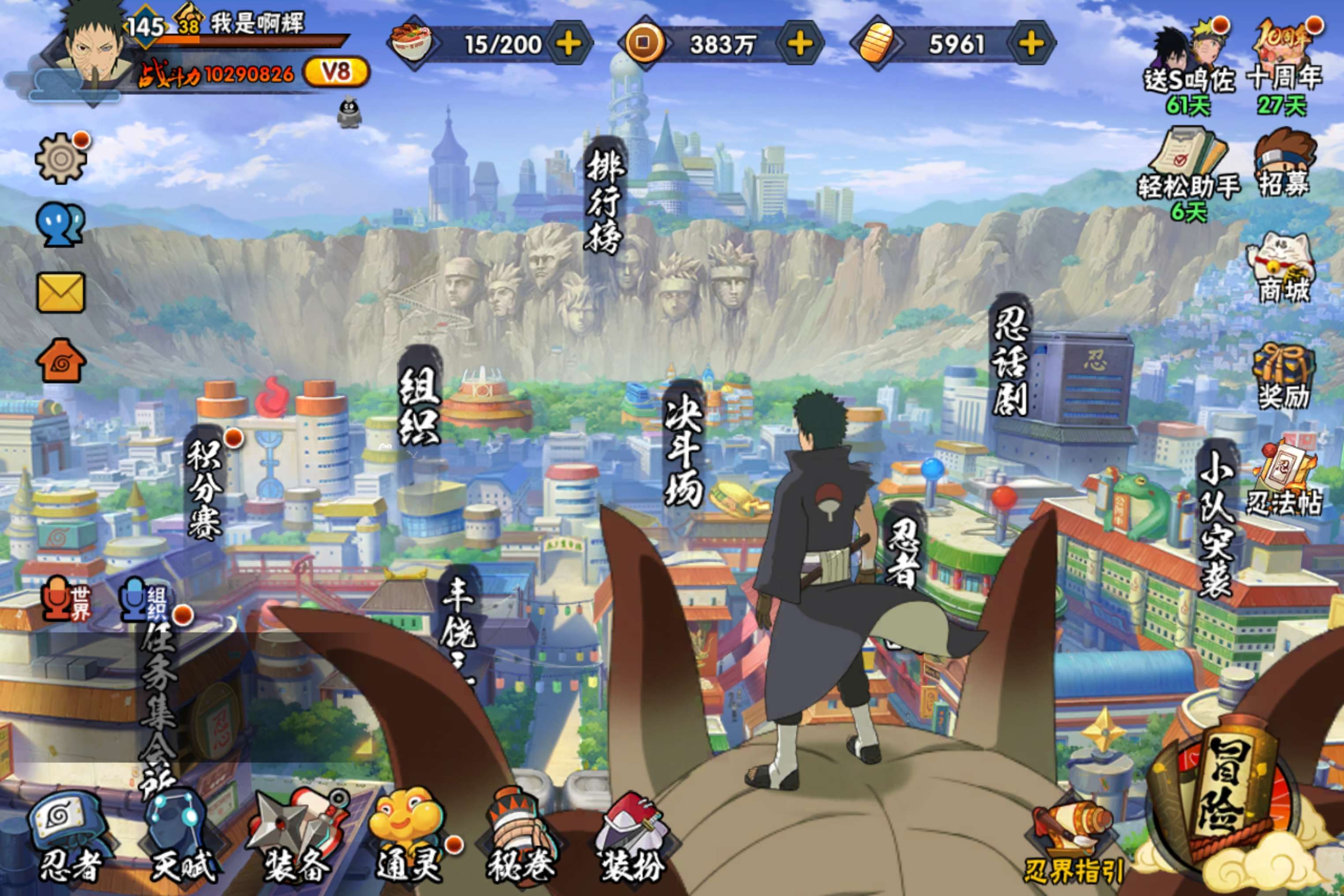This screenshot has height=896, width=1344.
Task: Open the 装备 equipment menu
Action: click(x=297, y=837)
